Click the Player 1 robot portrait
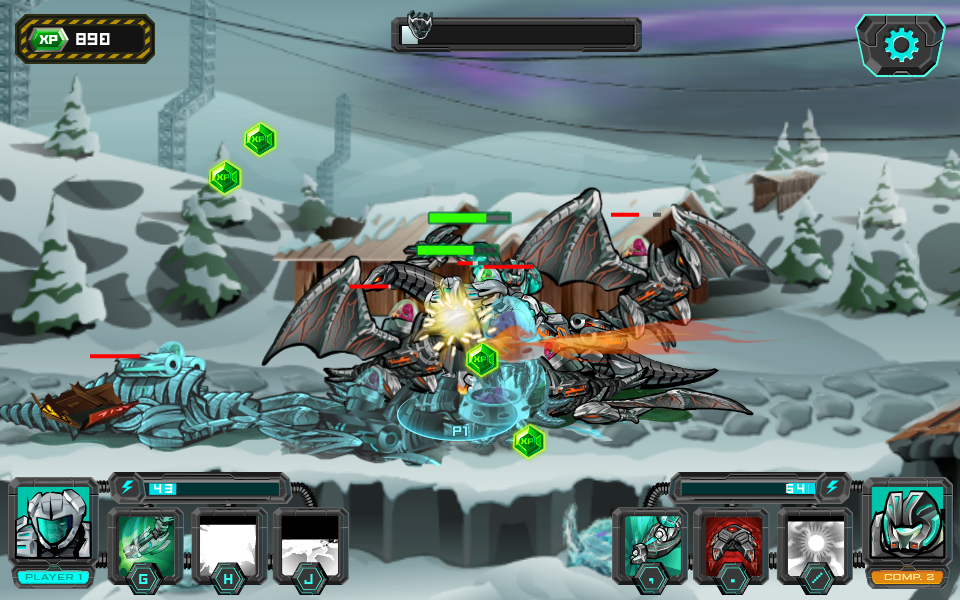The width and height of the screenshot is (960, 600). (53, 523)
